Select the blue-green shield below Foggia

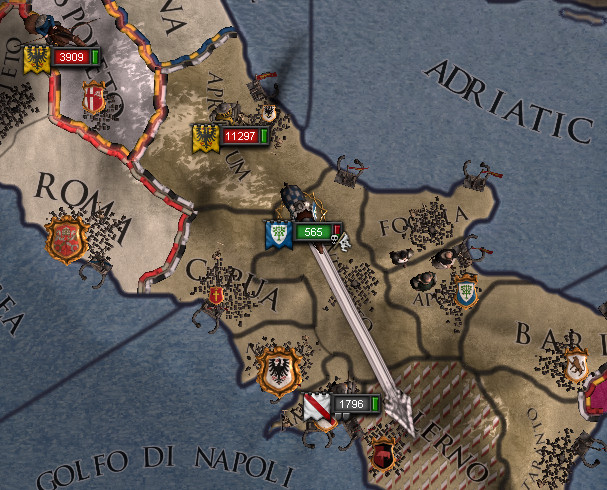(x=464, y=293)
